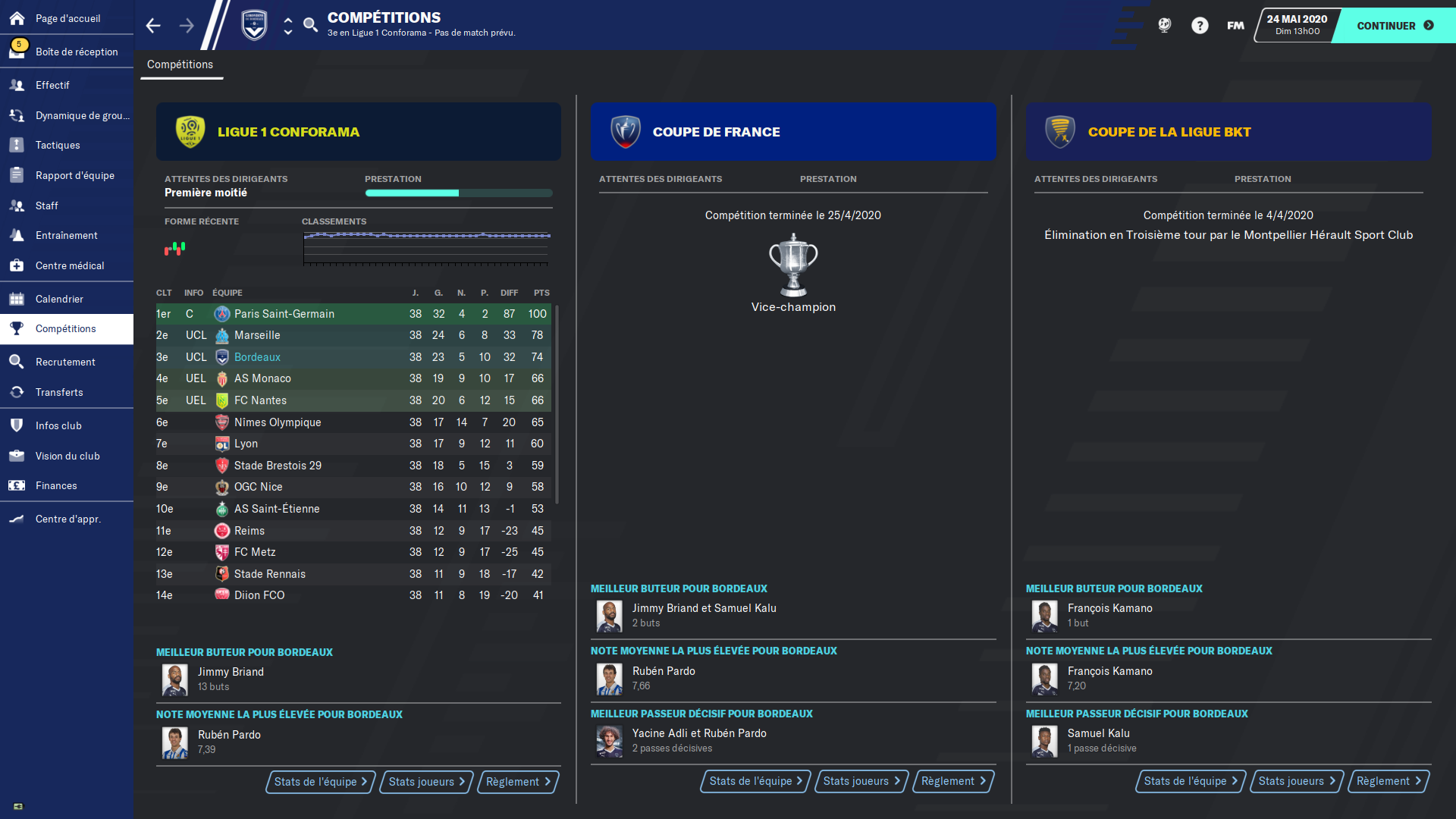The width and height of the screenshot is (1456, 819).
Task: Open Calendrier from sidebar
Action: coord(59,299)
